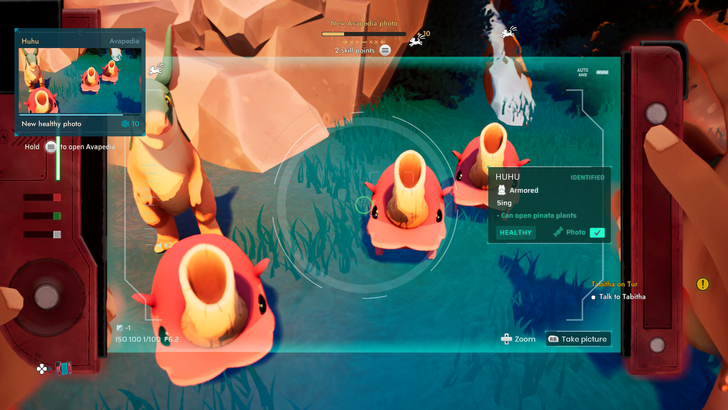Select the HUHU creature info panel title
Image resolution: width=728 pixels, height=410 pixels.
click(x=508, y=177)
